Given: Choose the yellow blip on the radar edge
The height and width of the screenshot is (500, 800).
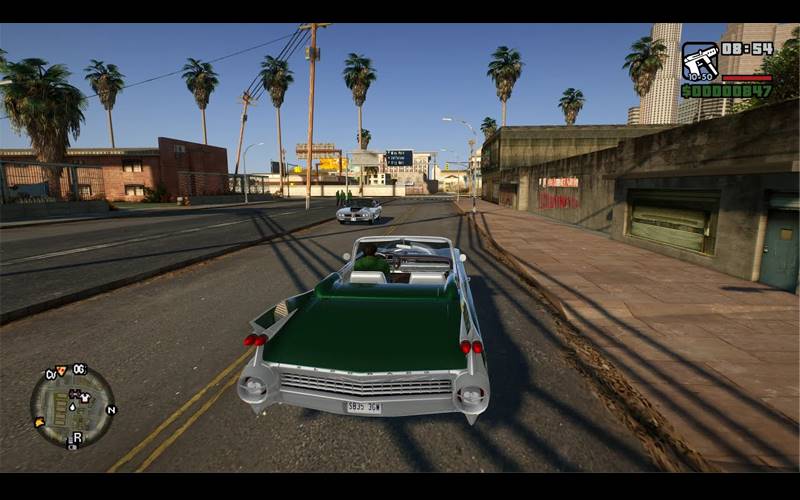Looking at the screenshot, I should (39, 422).
